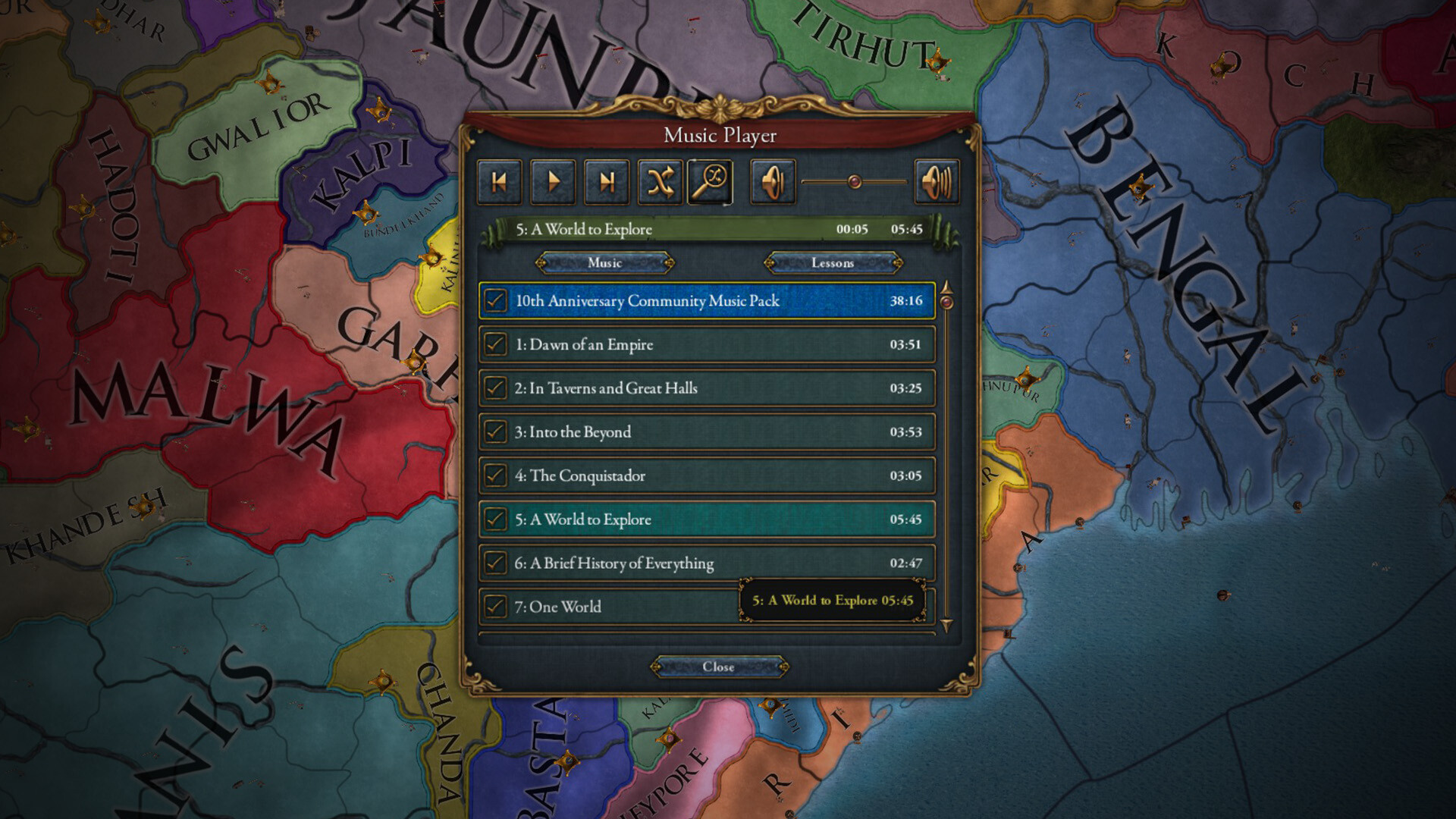This screenshot has height=819, width=1456.
Task: Disable track 4: The Conquistador
Action: point(495,476)
